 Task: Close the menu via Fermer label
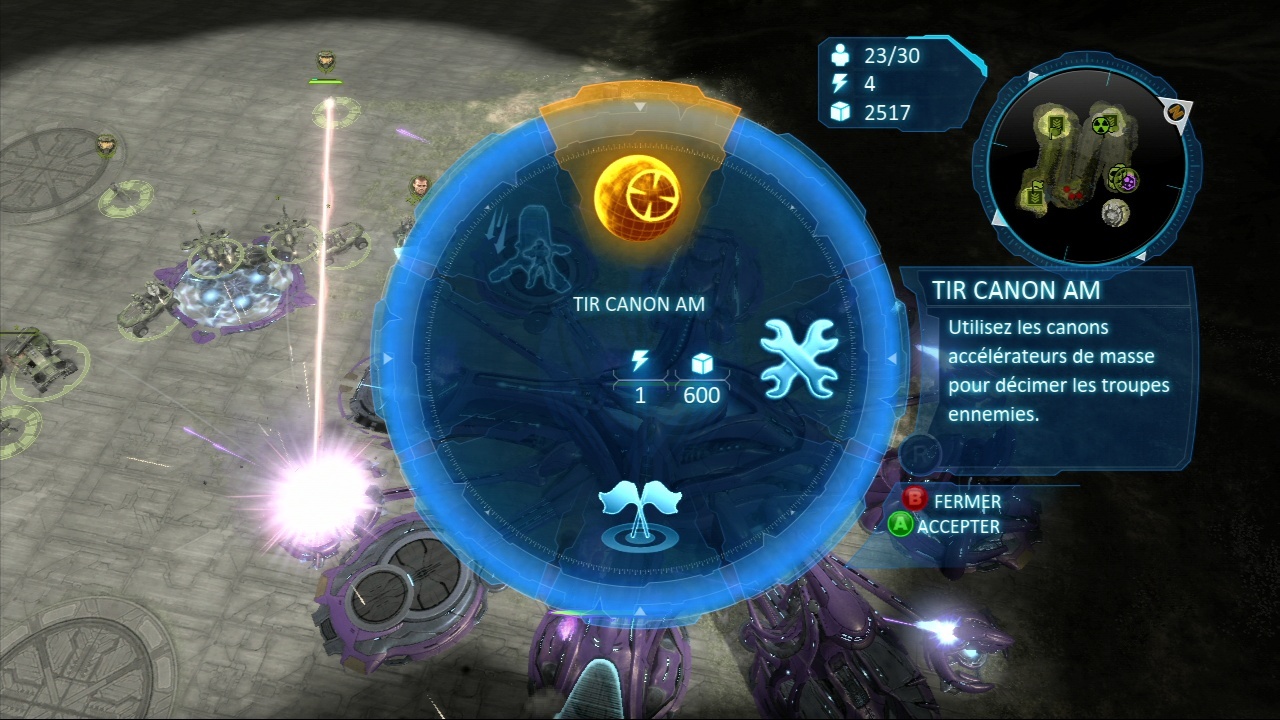pyautogui.click(x=966, y=500)
